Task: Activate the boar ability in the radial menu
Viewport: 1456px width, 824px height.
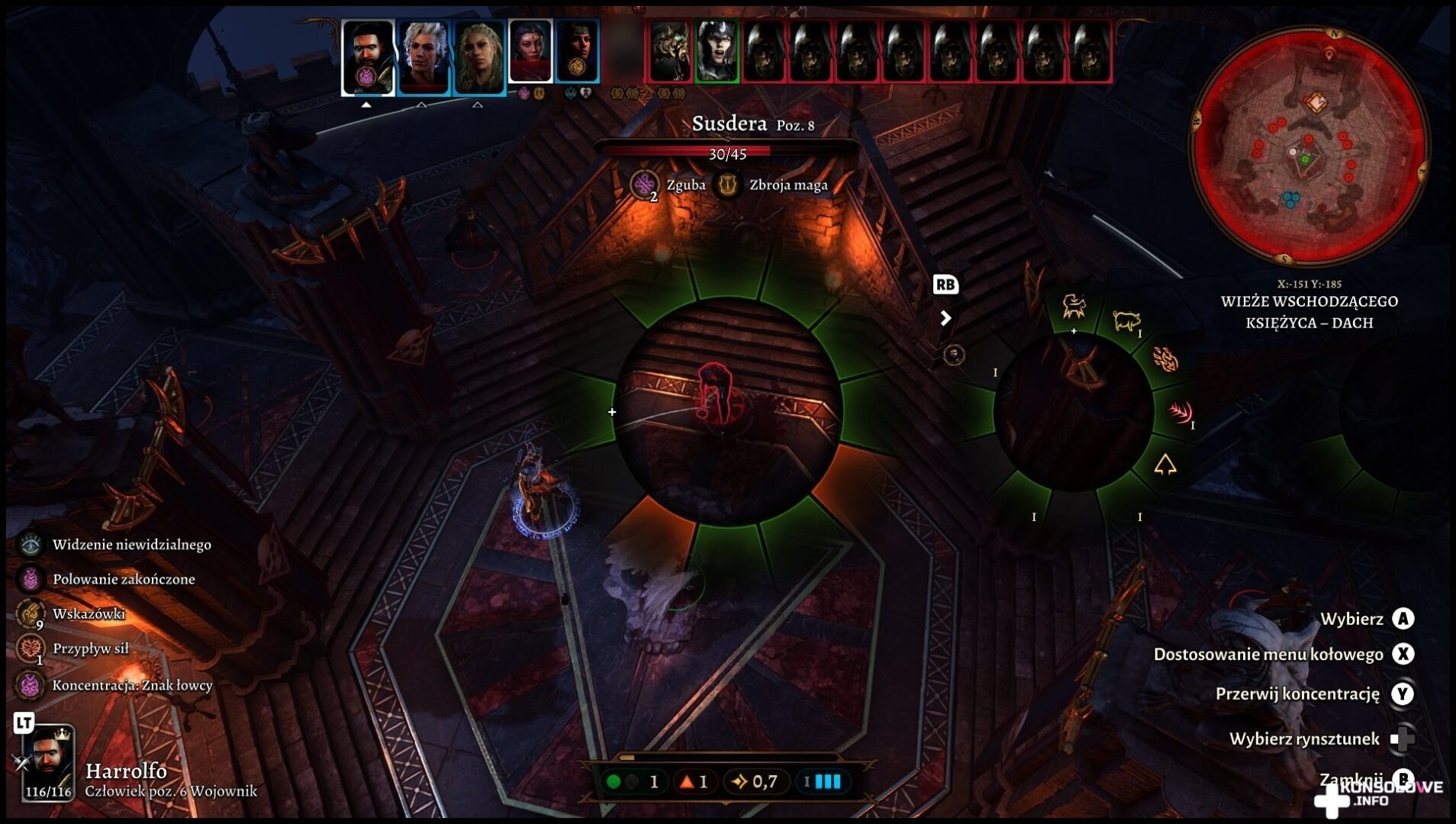Action: tap(1126, 320)
